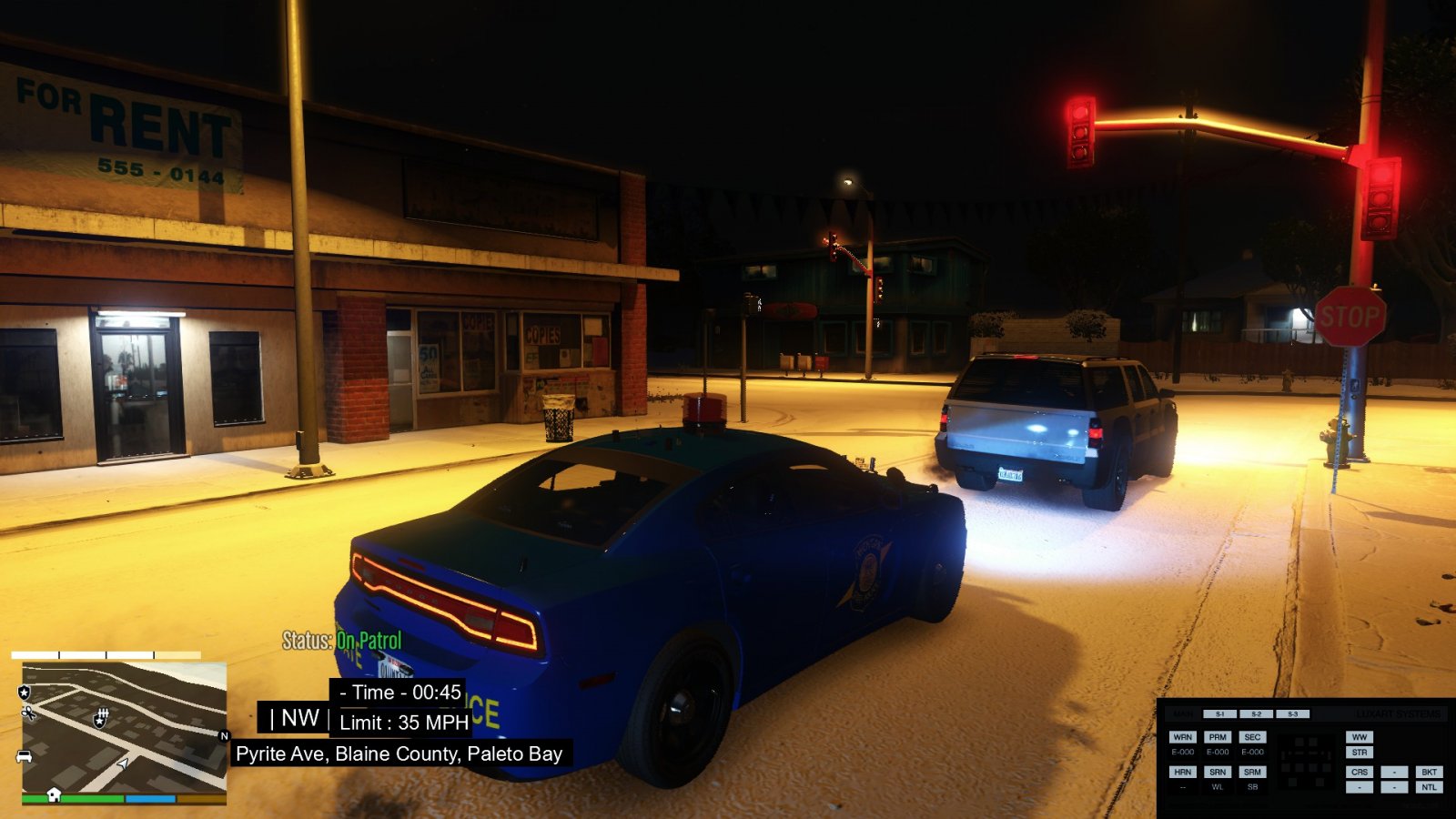This screenshot has height=819, width=1456.
Task: Enable the STR button
Action: click(1360, 753)
